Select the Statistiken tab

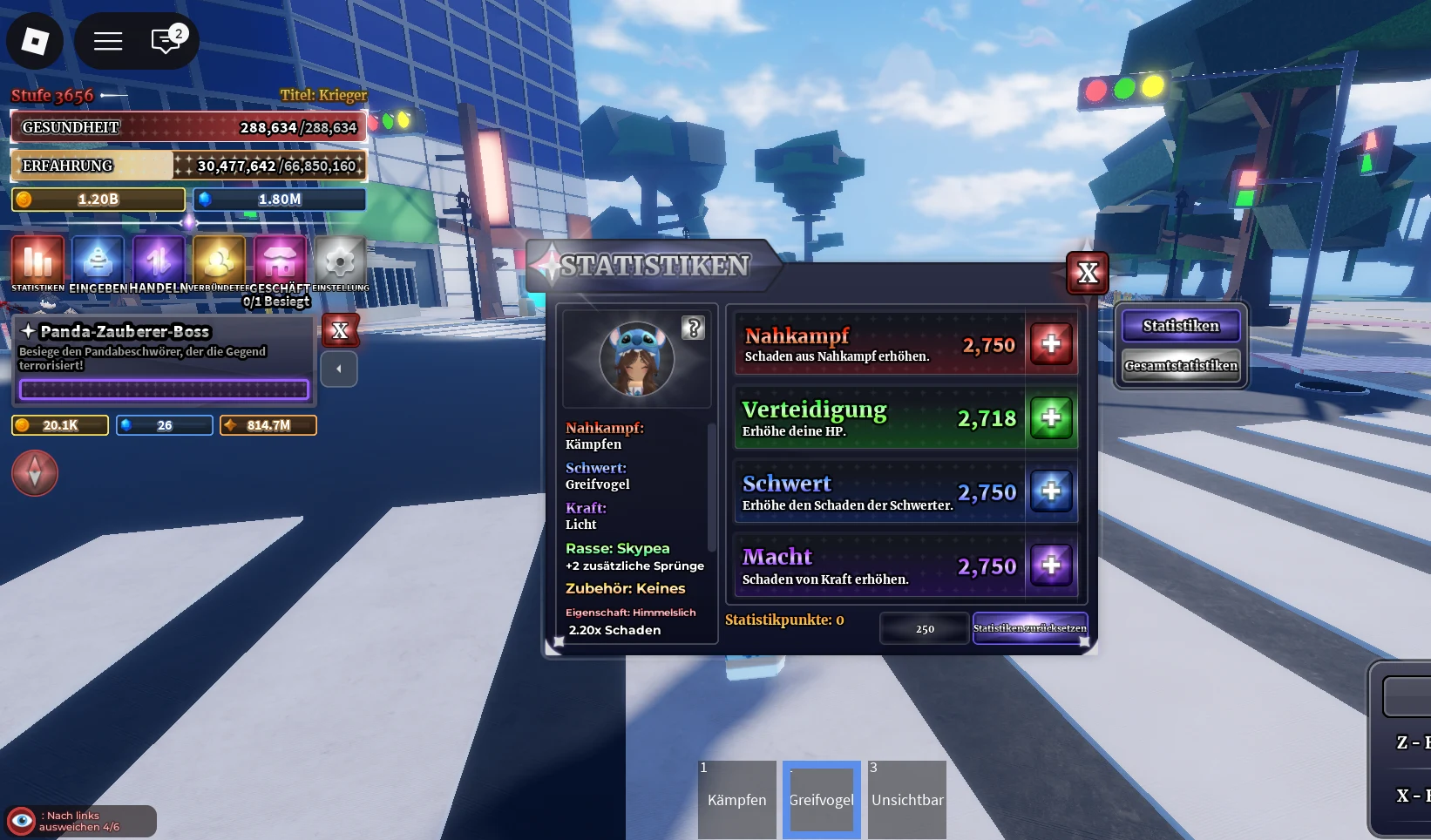[1181, 326]
